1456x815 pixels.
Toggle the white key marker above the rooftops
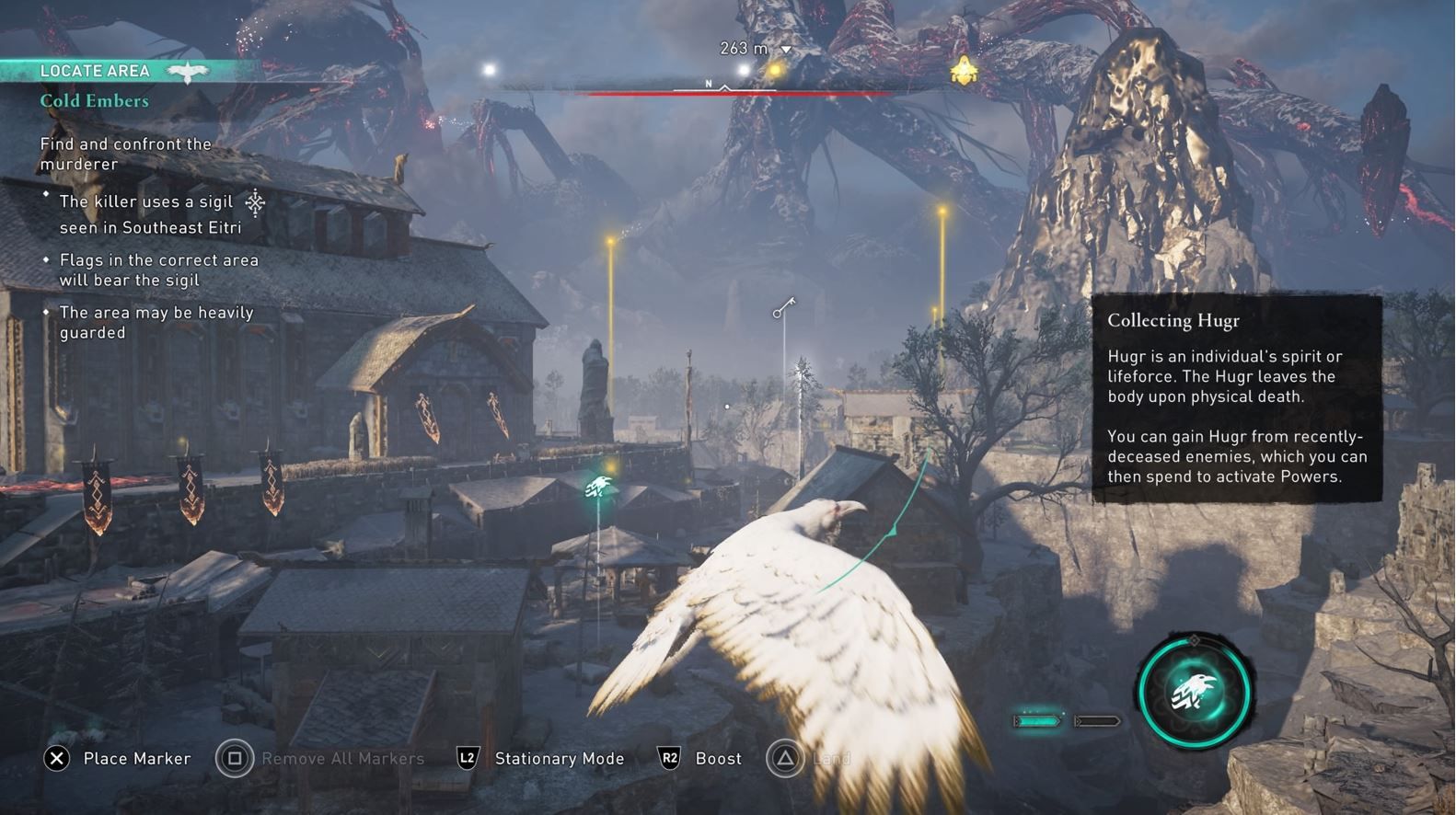(x=782, y=305)
